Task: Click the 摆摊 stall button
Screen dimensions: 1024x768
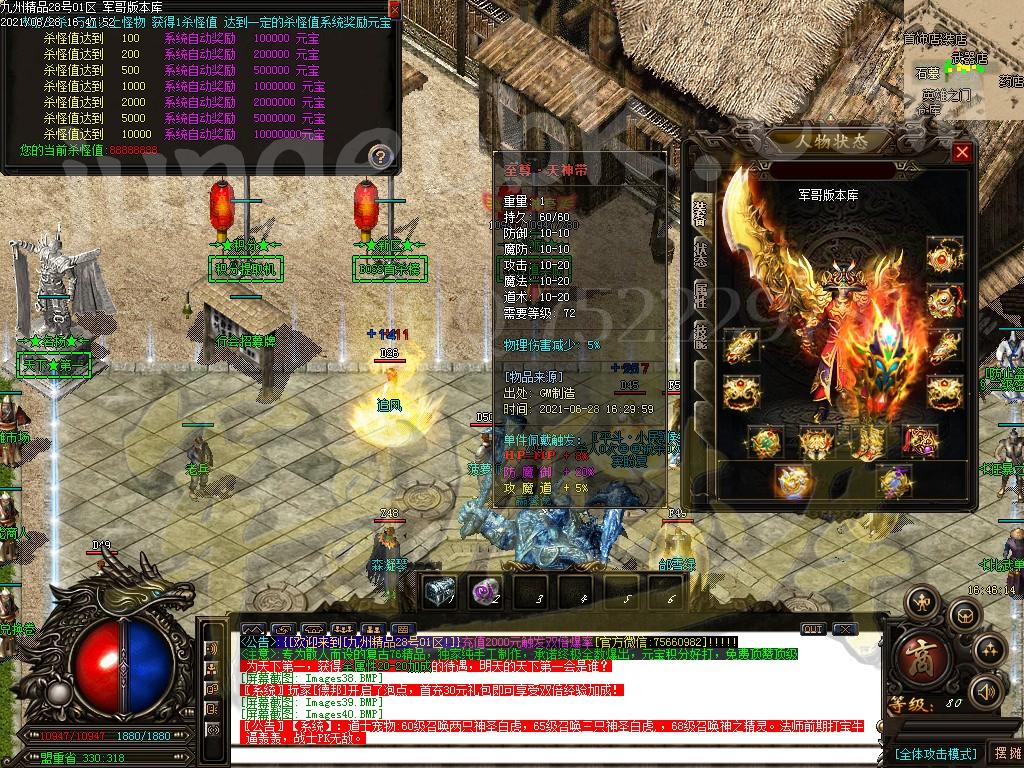Action: (1005, 753)
